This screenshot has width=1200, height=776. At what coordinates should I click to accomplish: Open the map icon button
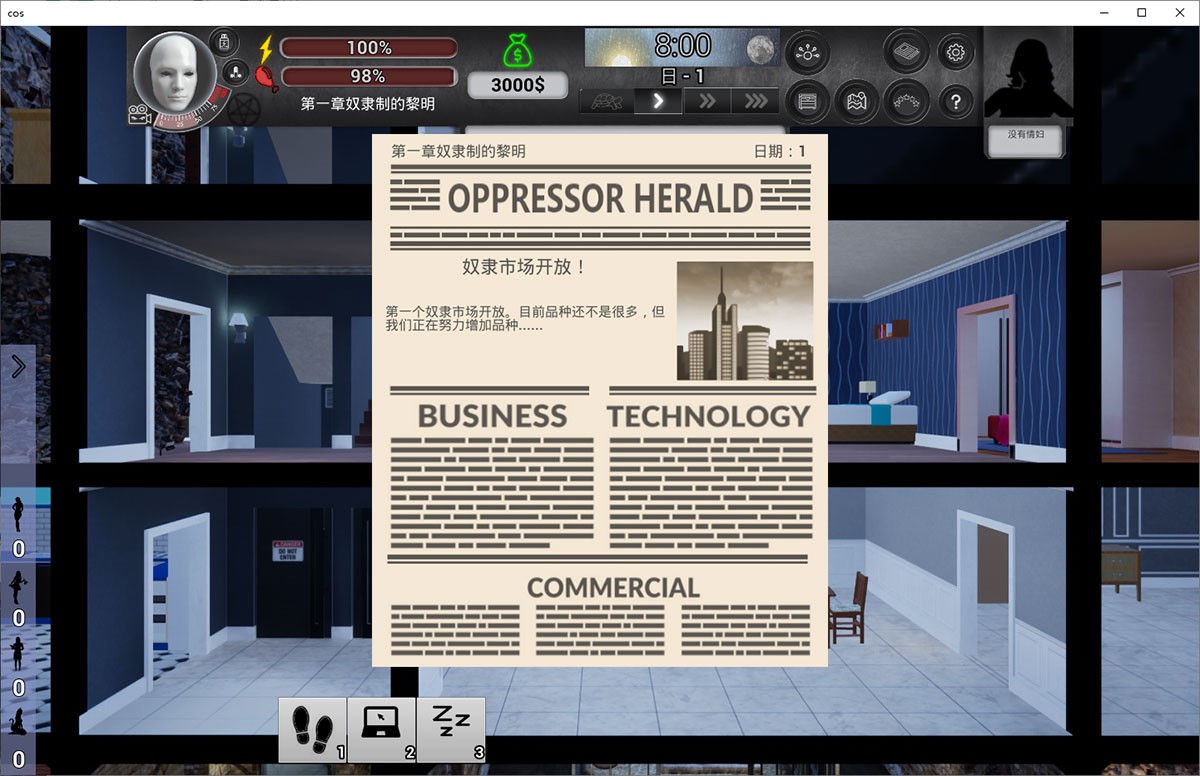click(x=857, y=101)
